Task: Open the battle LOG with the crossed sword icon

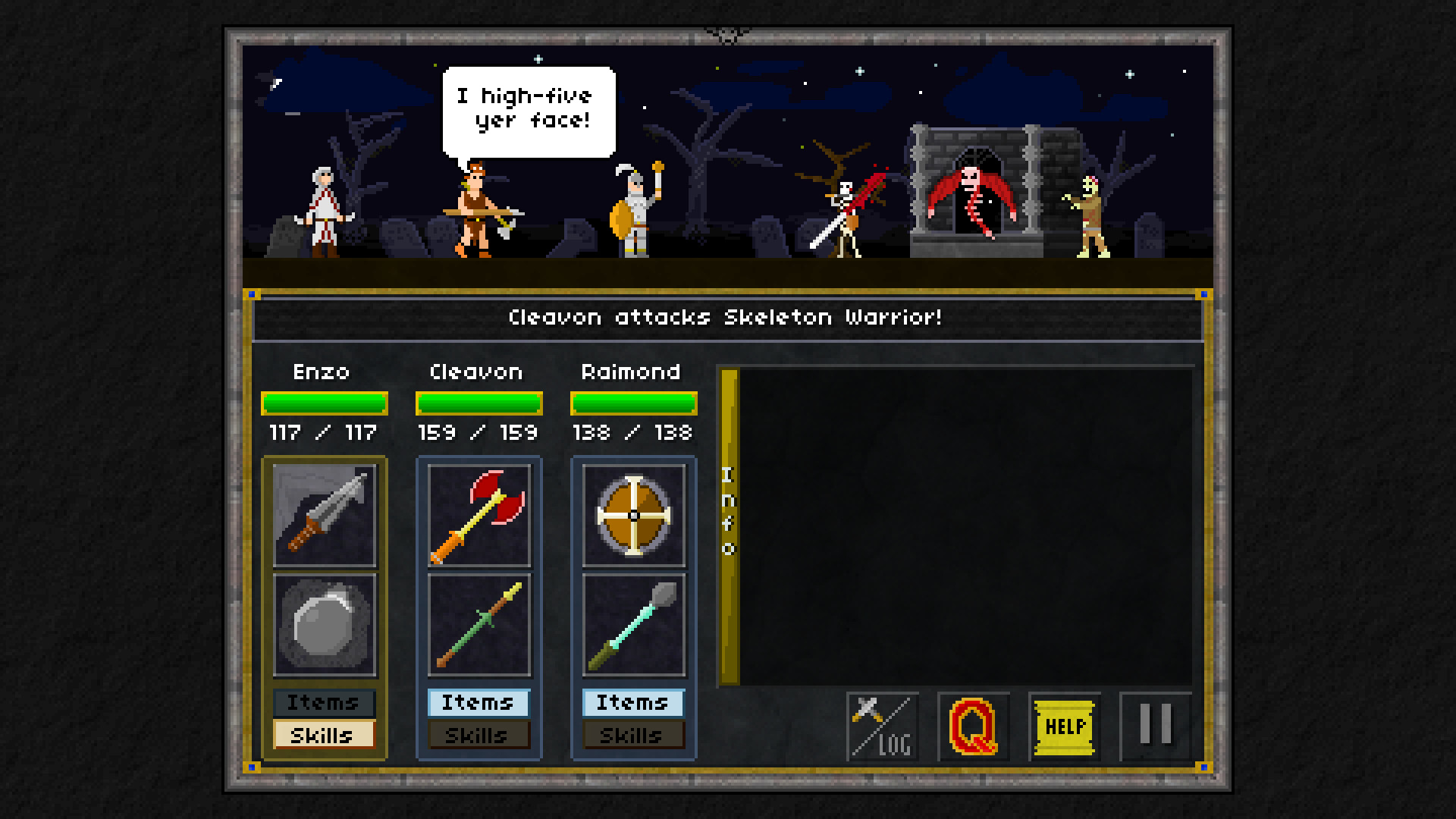Action: (881, 726)
